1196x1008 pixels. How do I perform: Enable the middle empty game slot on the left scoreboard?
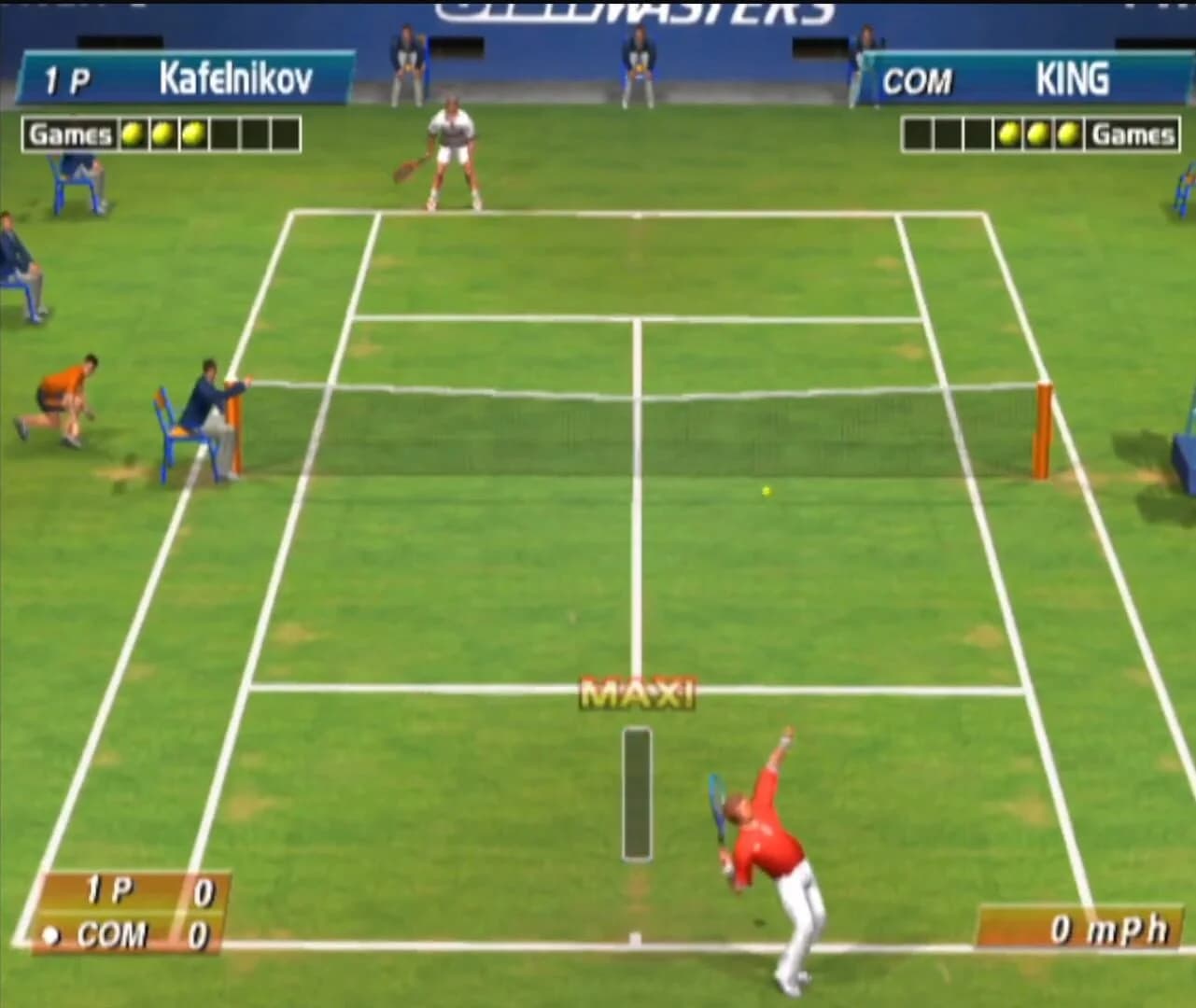coord(255,133)
